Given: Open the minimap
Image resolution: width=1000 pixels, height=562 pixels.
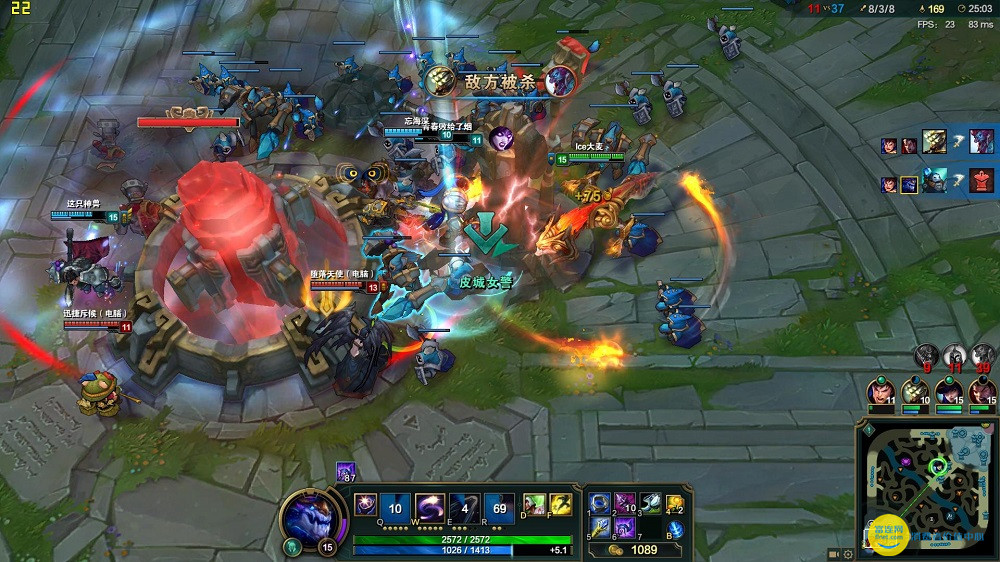Looking at the screenshot, I should click(x=925, y=489).
